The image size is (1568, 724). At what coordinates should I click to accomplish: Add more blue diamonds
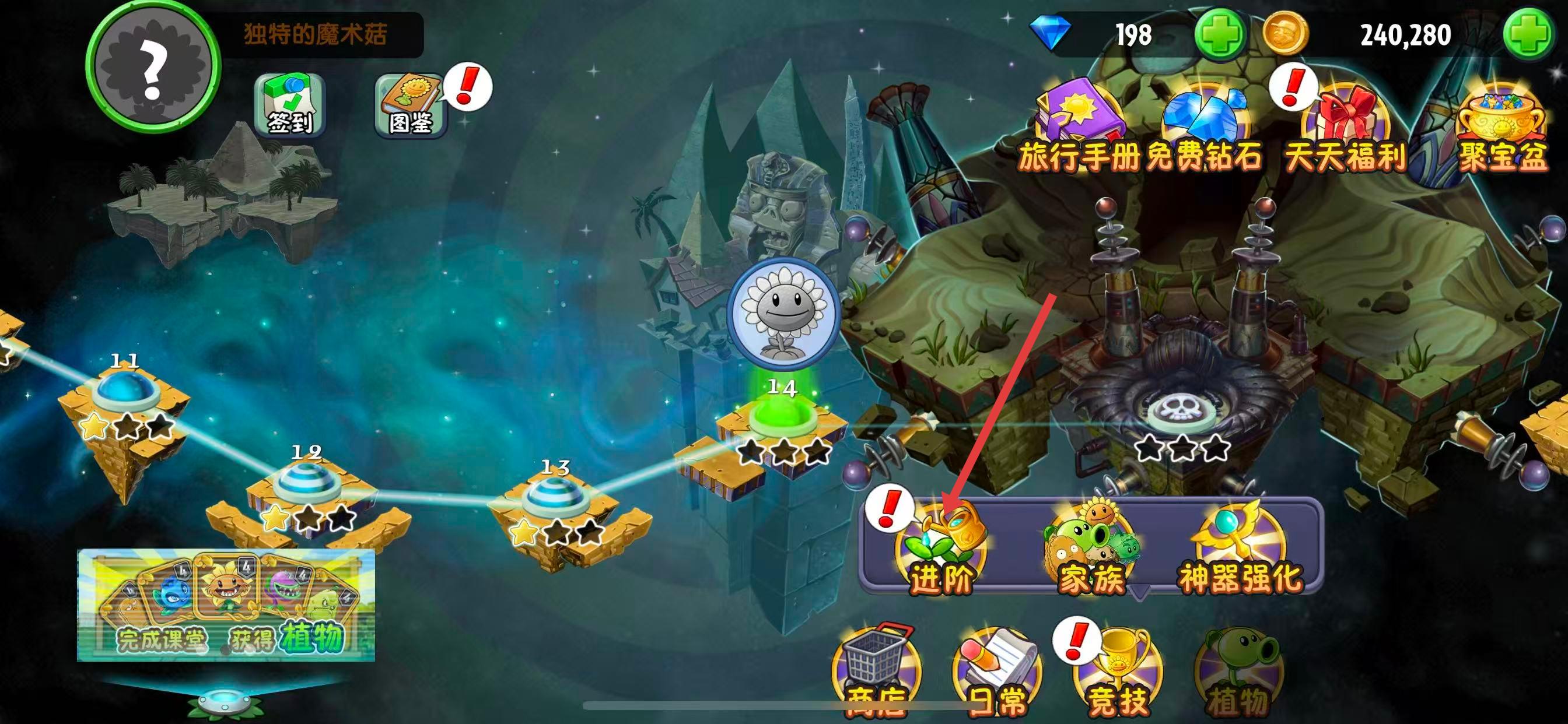pyautogui.click(x=1219, y=34)
